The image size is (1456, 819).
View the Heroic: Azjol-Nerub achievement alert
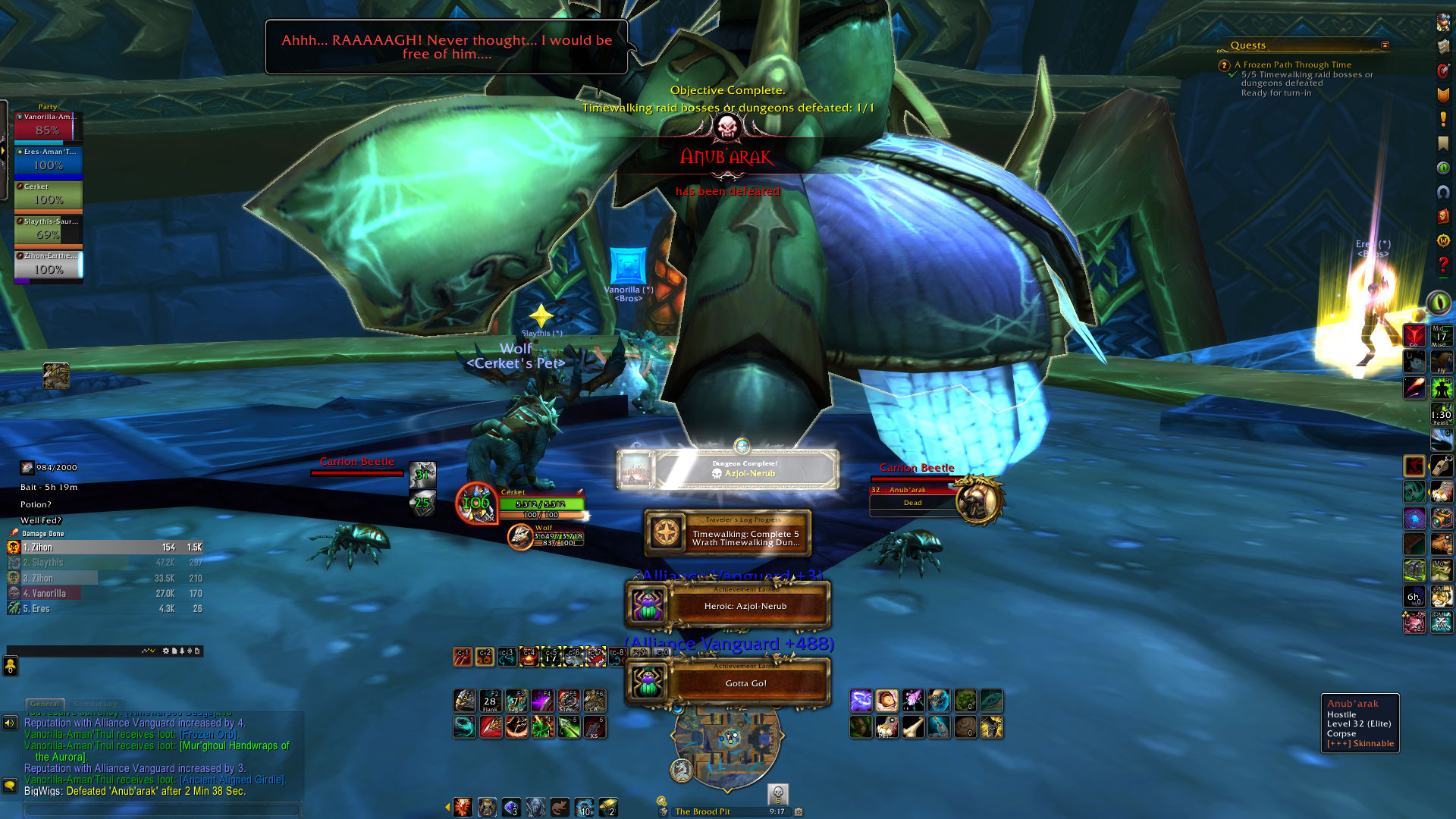click(728, 606)
